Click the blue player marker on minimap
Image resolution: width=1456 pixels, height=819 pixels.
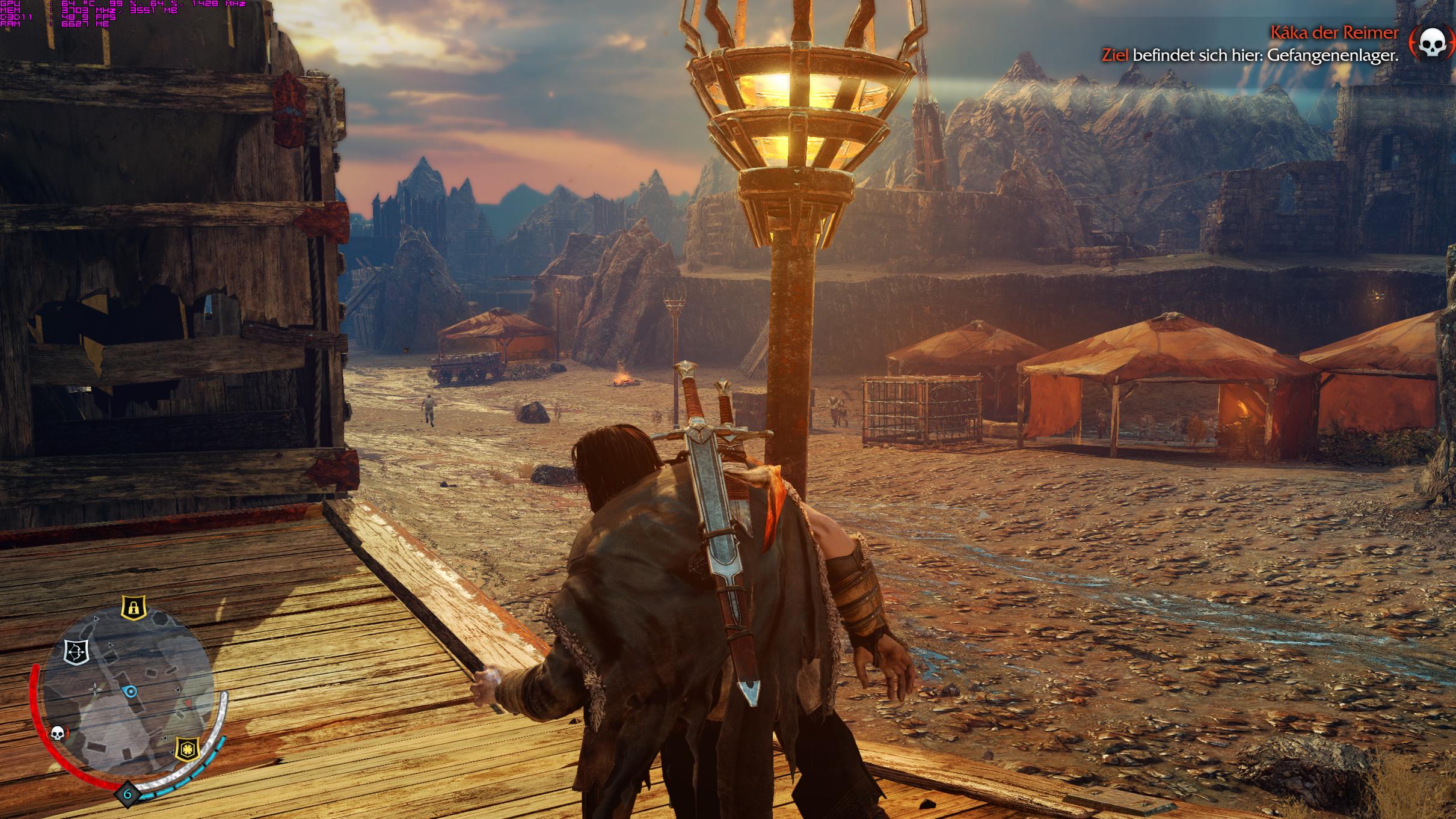tap(131, 692)
